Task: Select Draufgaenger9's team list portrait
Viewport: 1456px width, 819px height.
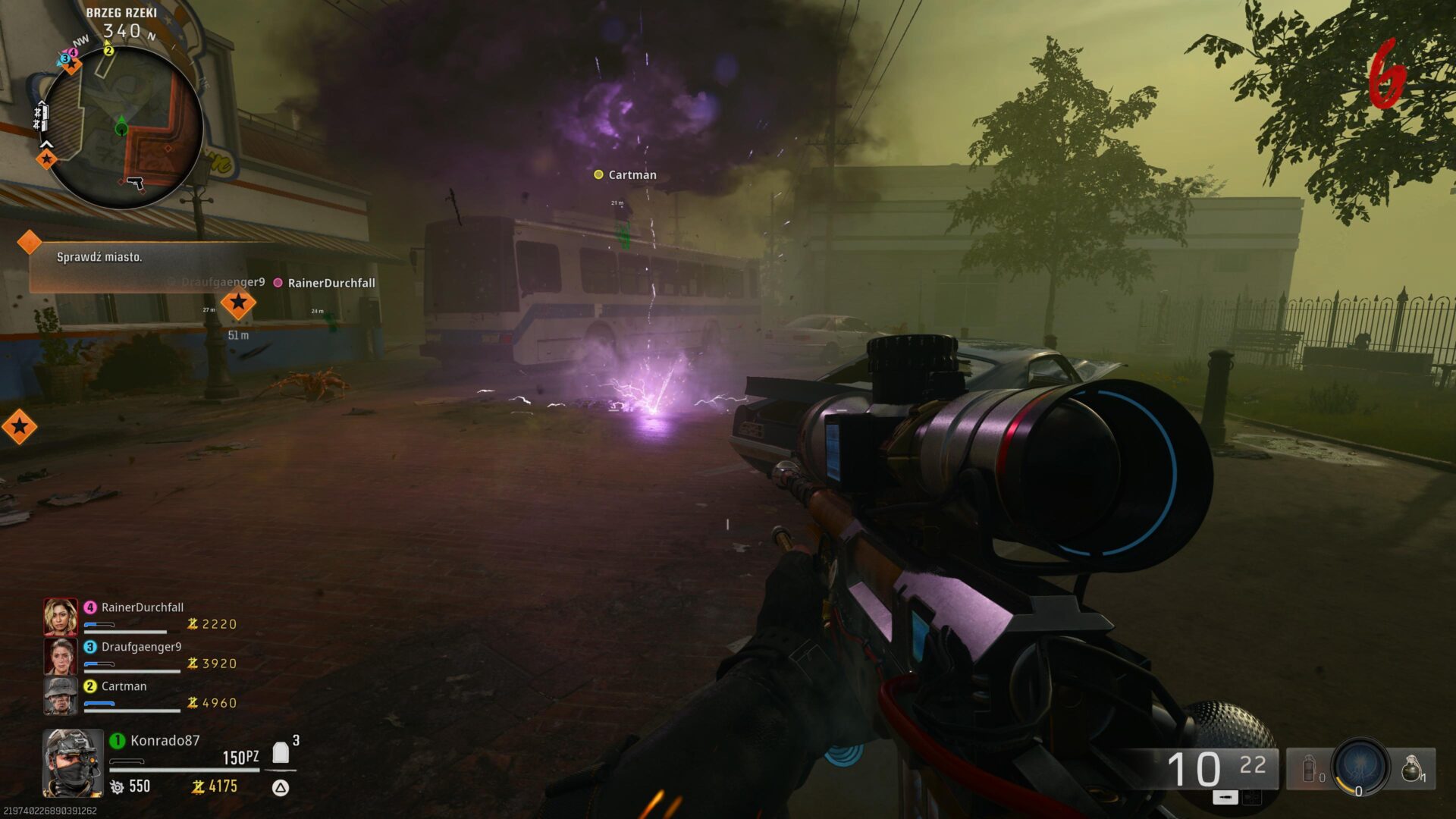Action: coord(61,655)
